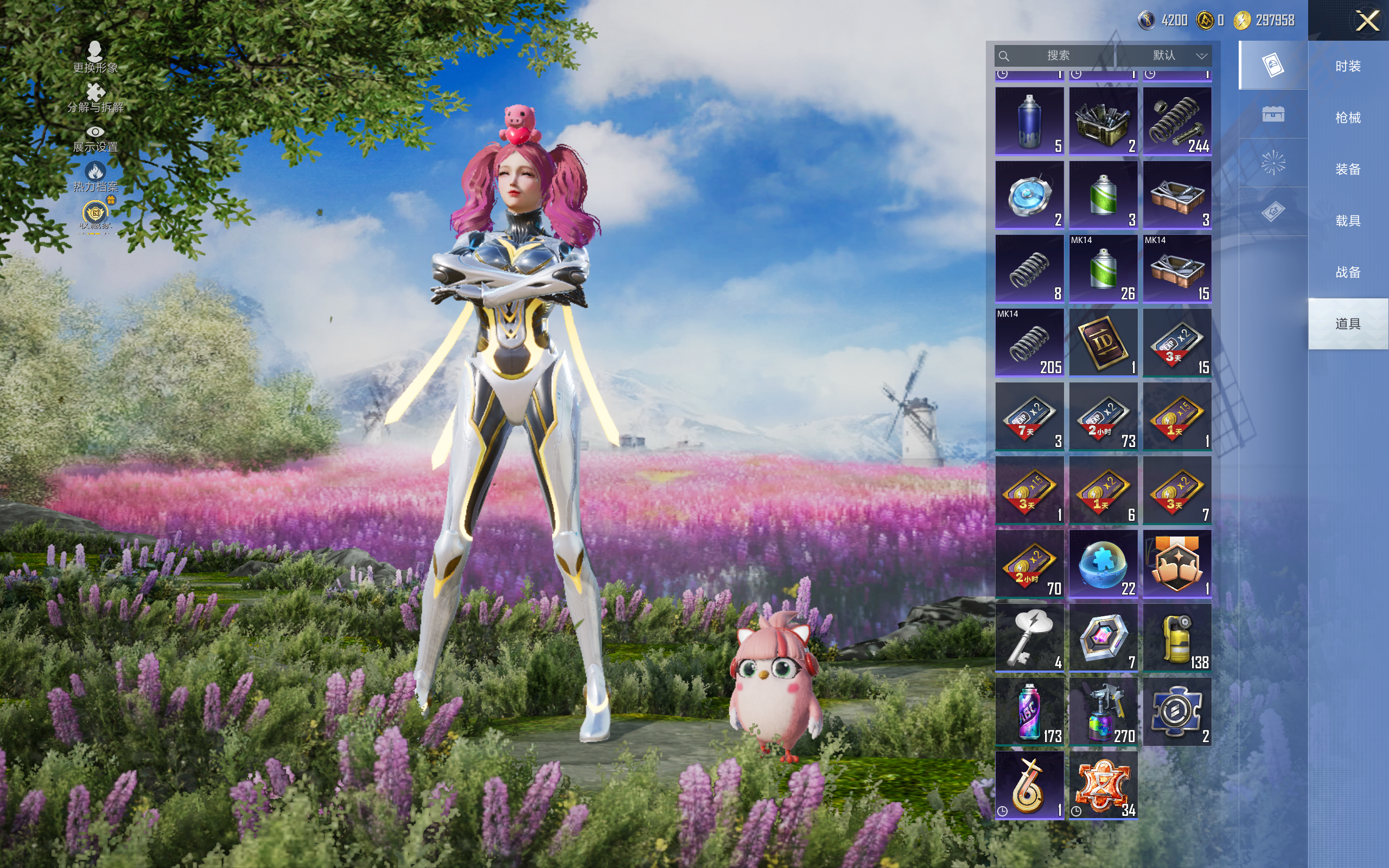Click the 搜索 search field

pyautogui.click(x=1056, y=56)
